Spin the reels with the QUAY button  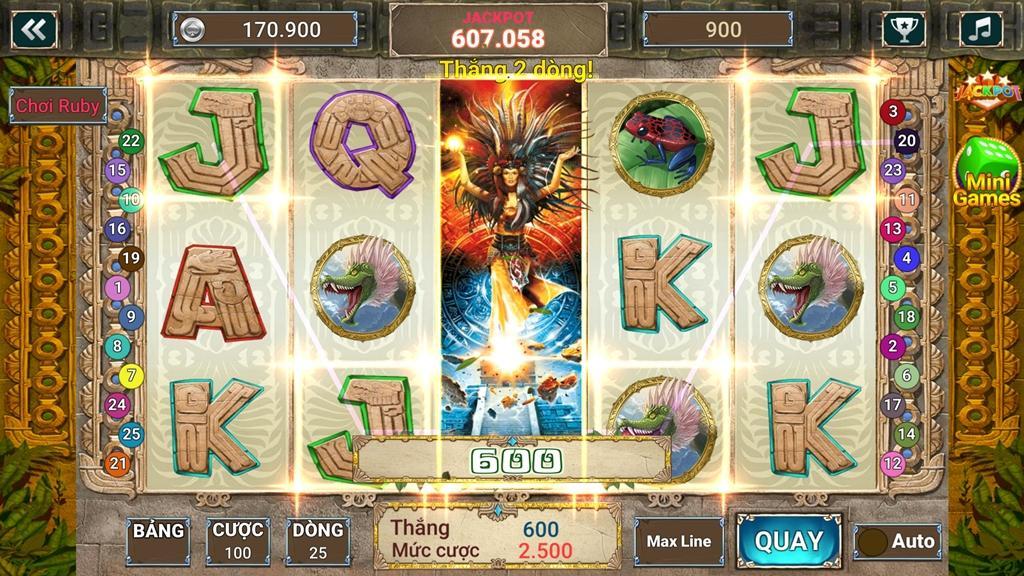789,541
